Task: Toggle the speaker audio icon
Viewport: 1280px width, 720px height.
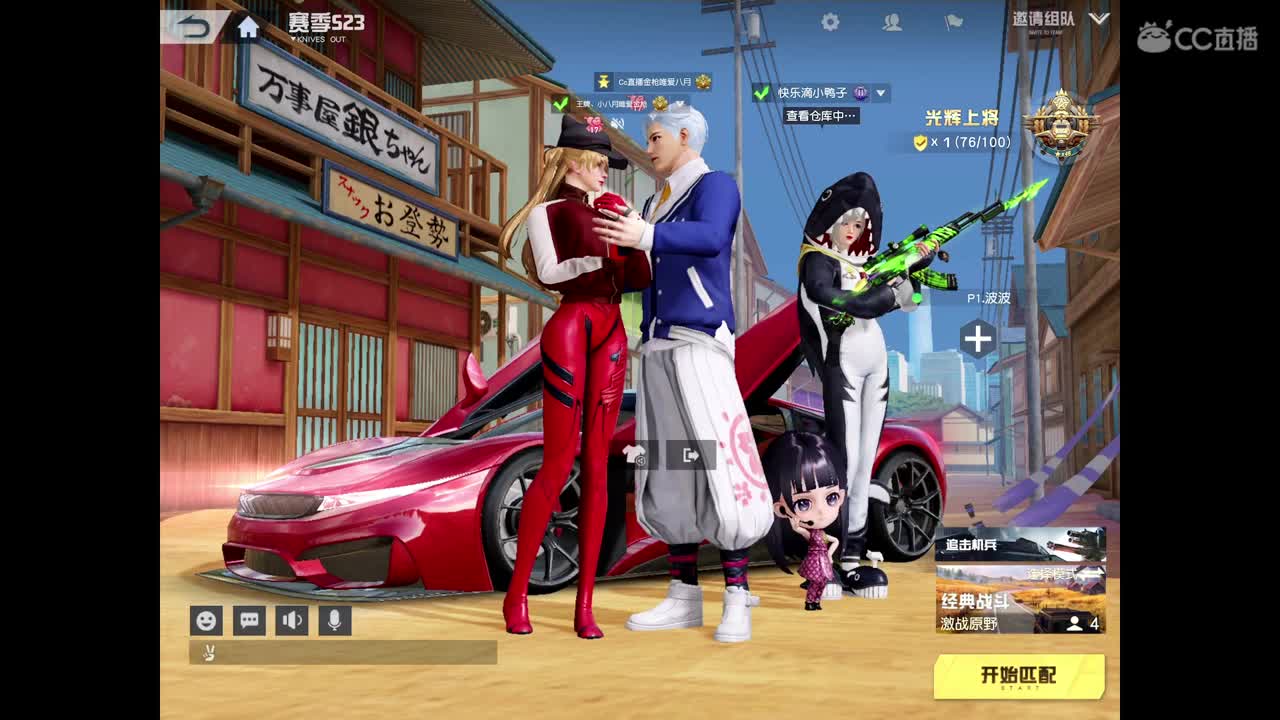Action: pos(290,622)
